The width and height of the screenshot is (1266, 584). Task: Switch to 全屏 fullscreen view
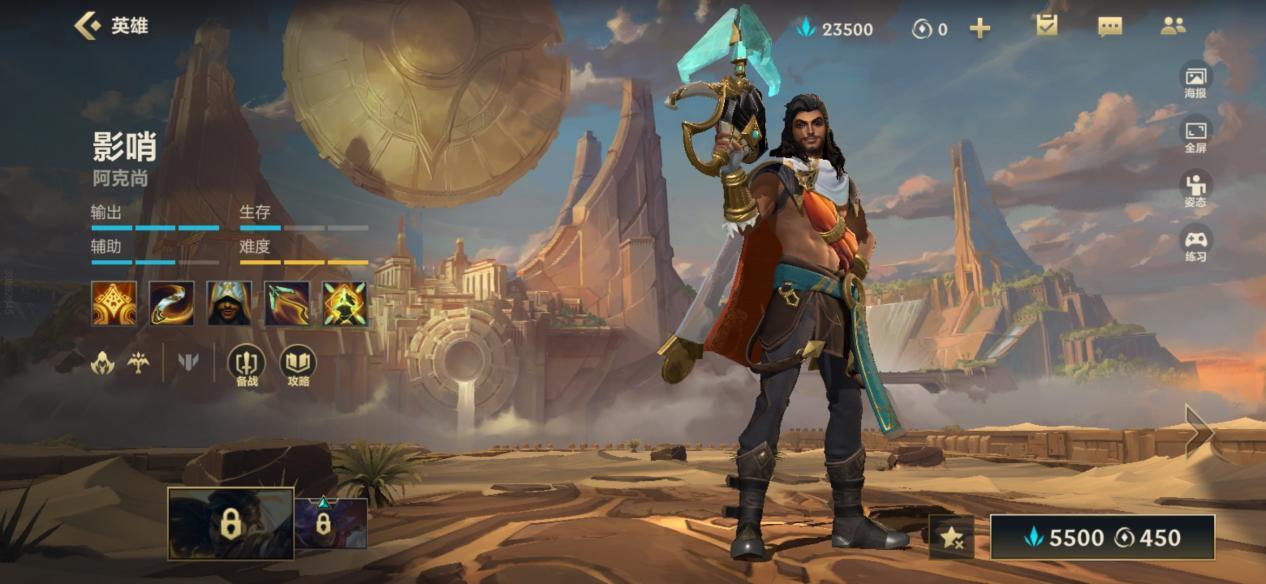(x=1195, y=135)
